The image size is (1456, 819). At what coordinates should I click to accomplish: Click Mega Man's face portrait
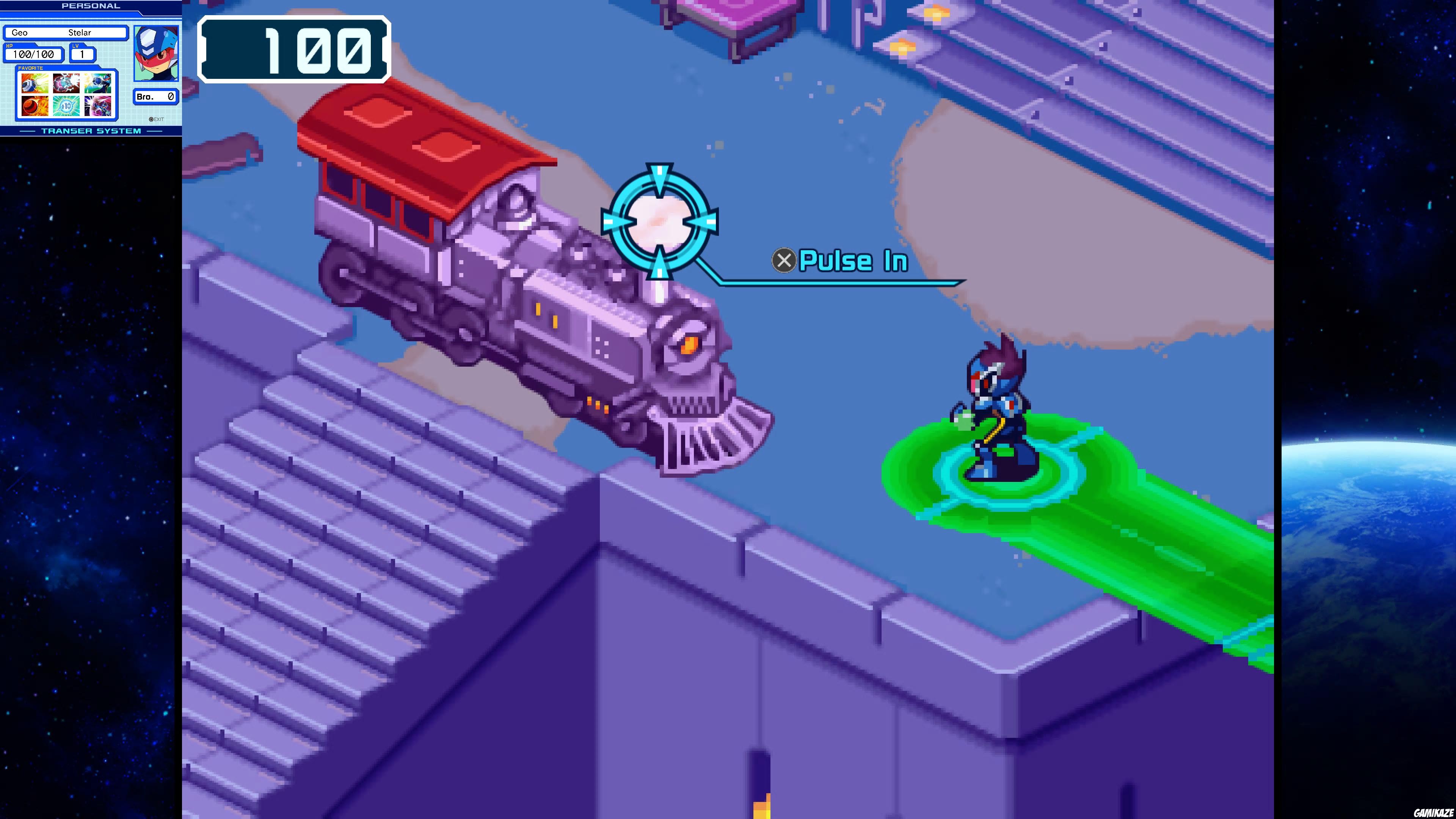157,54
